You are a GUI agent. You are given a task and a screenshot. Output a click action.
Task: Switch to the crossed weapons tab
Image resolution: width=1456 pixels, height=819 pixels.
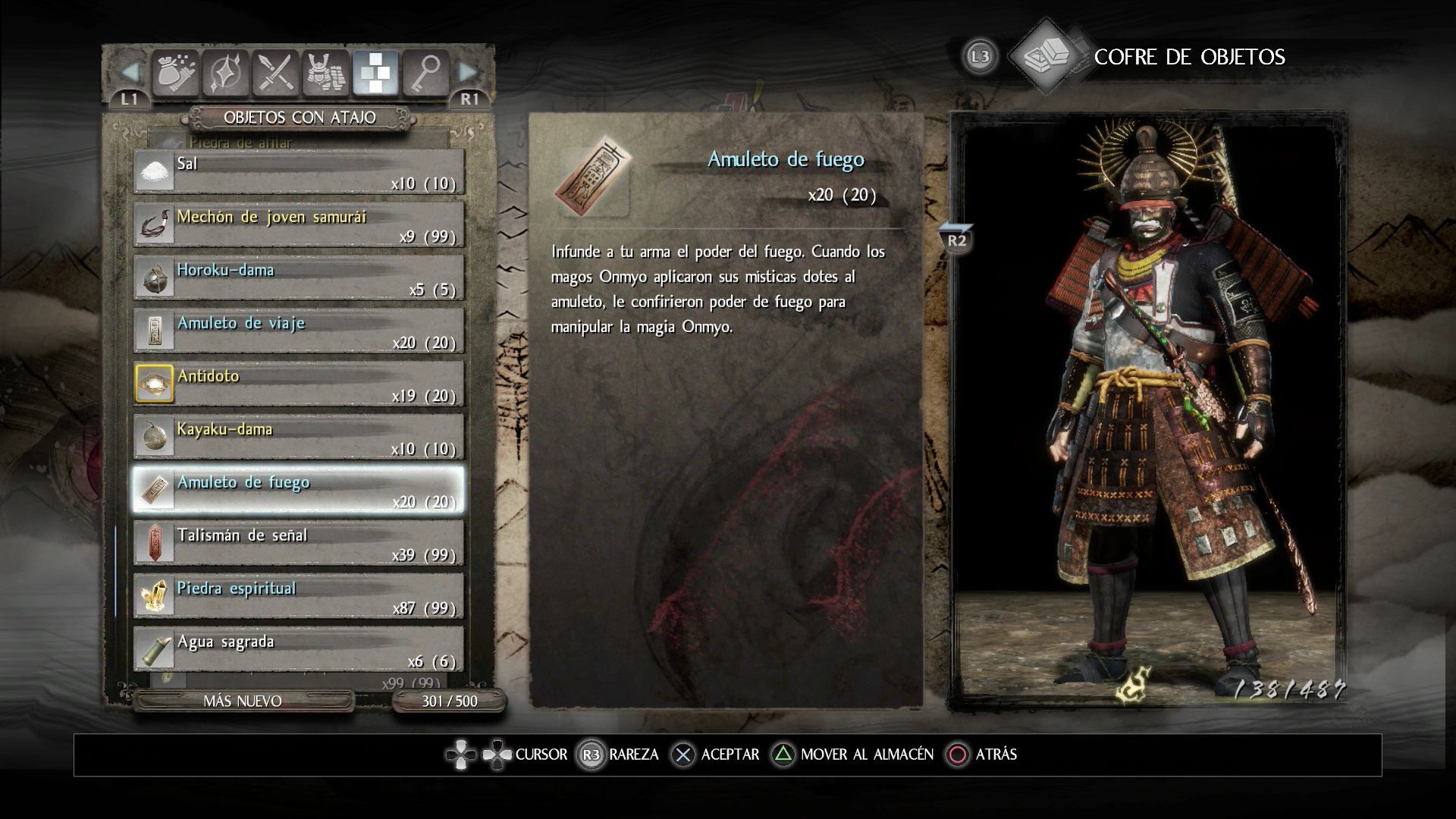tap(275, 74)
